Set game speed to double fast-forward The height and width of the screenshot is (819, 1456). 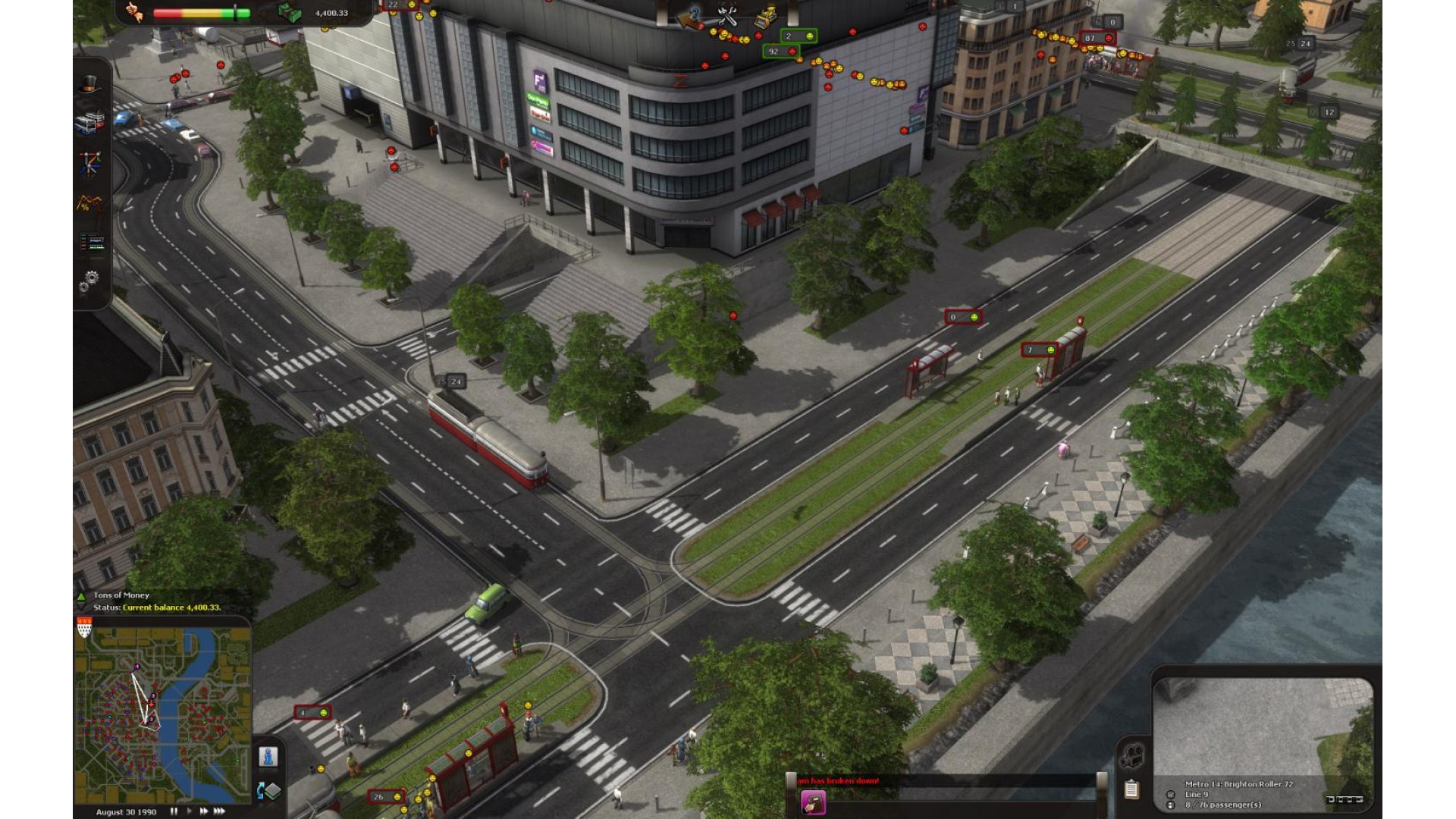[203, 811]
